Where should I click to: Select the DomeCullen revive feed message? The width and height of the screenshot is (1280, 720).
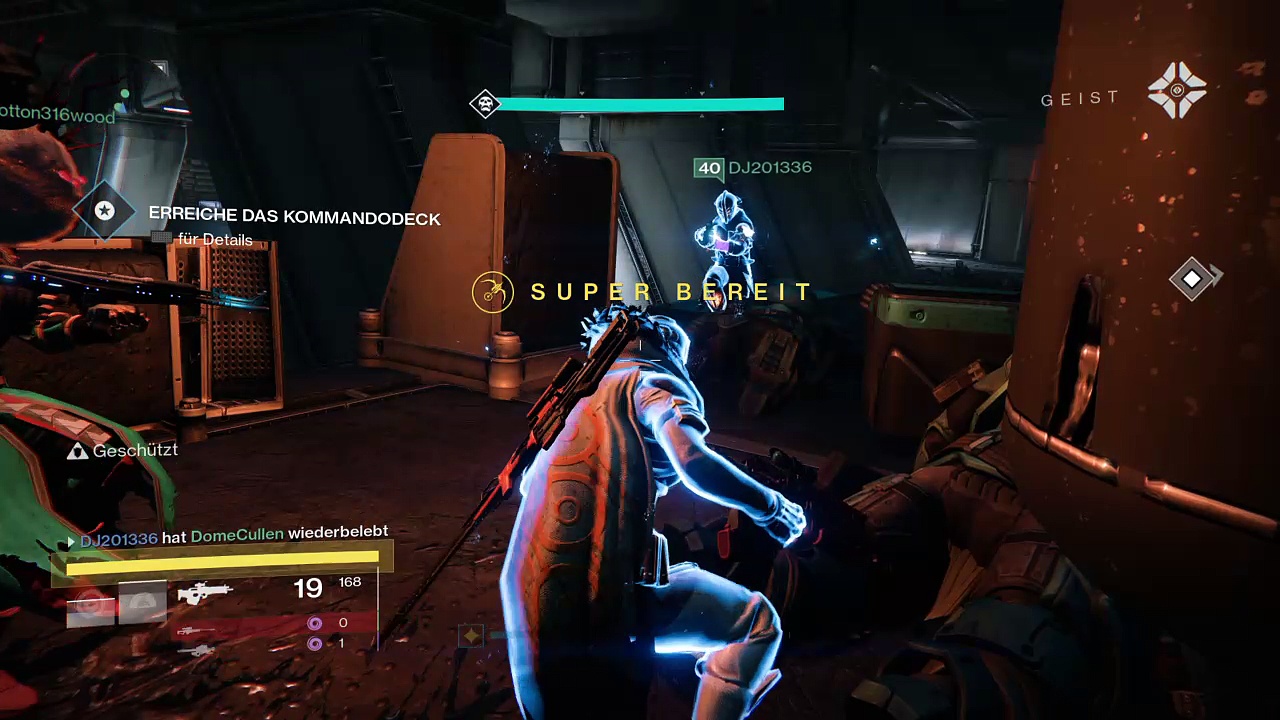234,538
